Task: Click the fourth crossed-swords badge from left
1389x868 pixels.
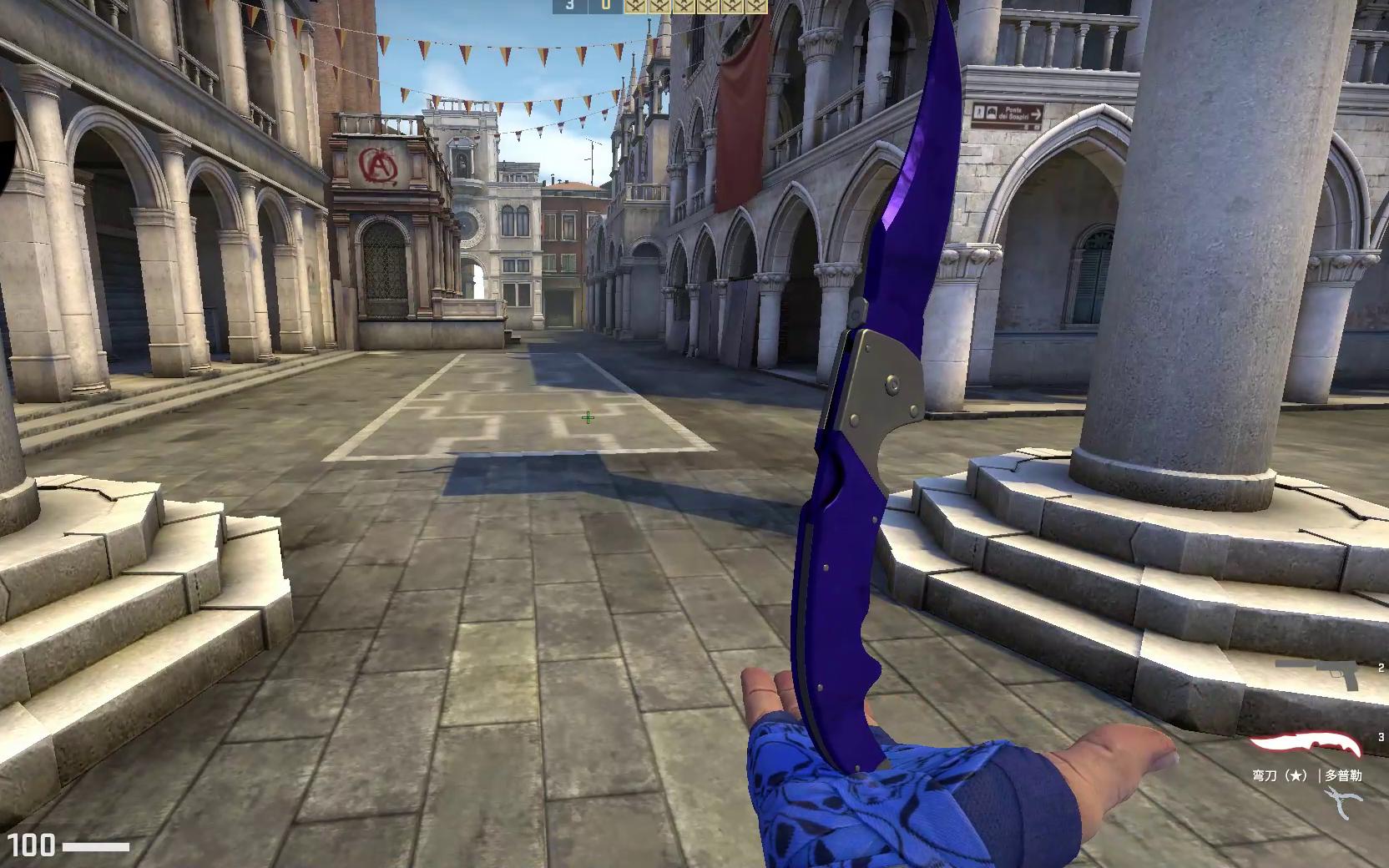Action: coord(706,8)
